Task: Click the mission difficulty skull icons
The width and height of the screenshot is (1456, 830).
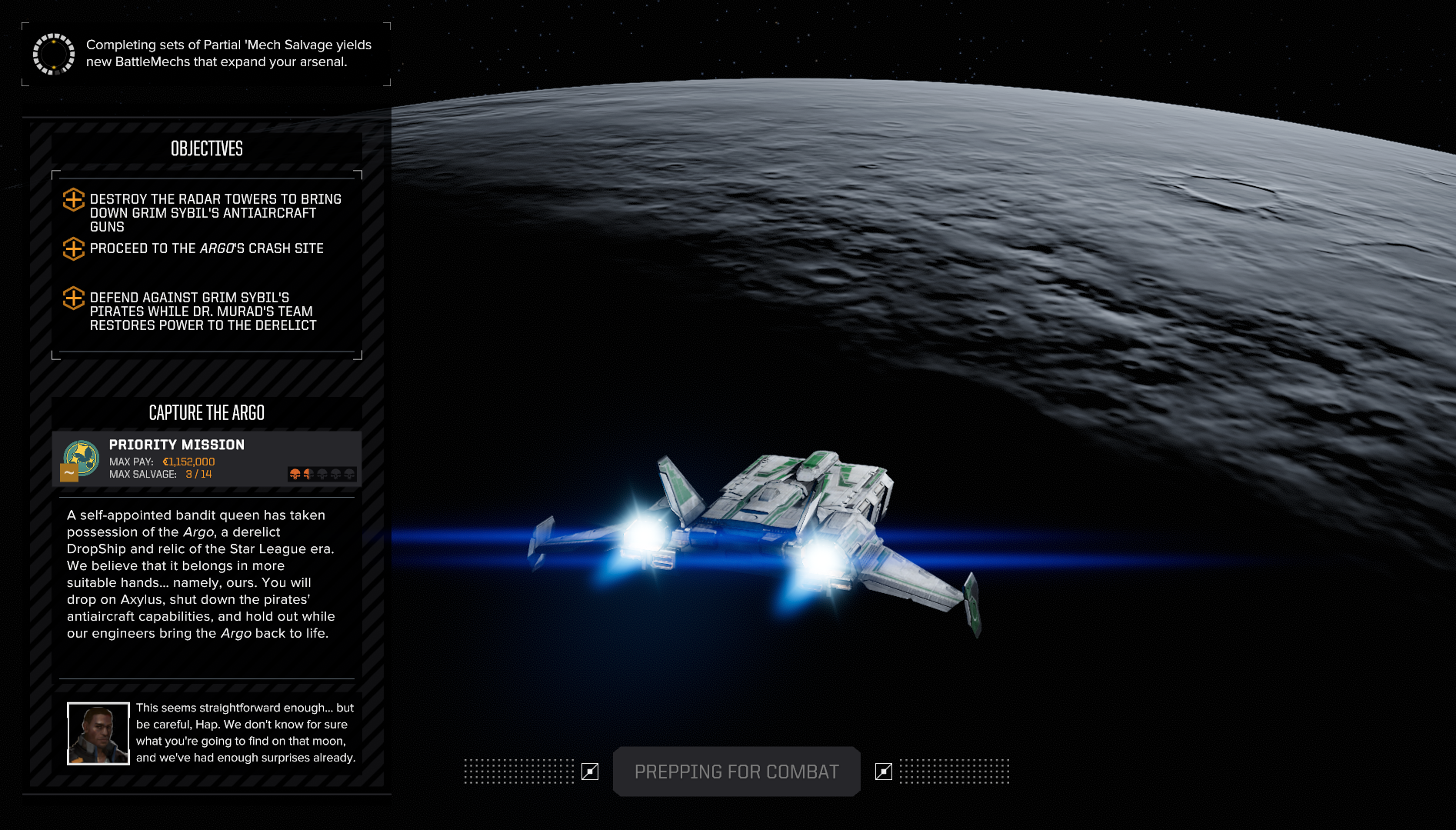Action: pyautogui.click(x=322, y=474)
